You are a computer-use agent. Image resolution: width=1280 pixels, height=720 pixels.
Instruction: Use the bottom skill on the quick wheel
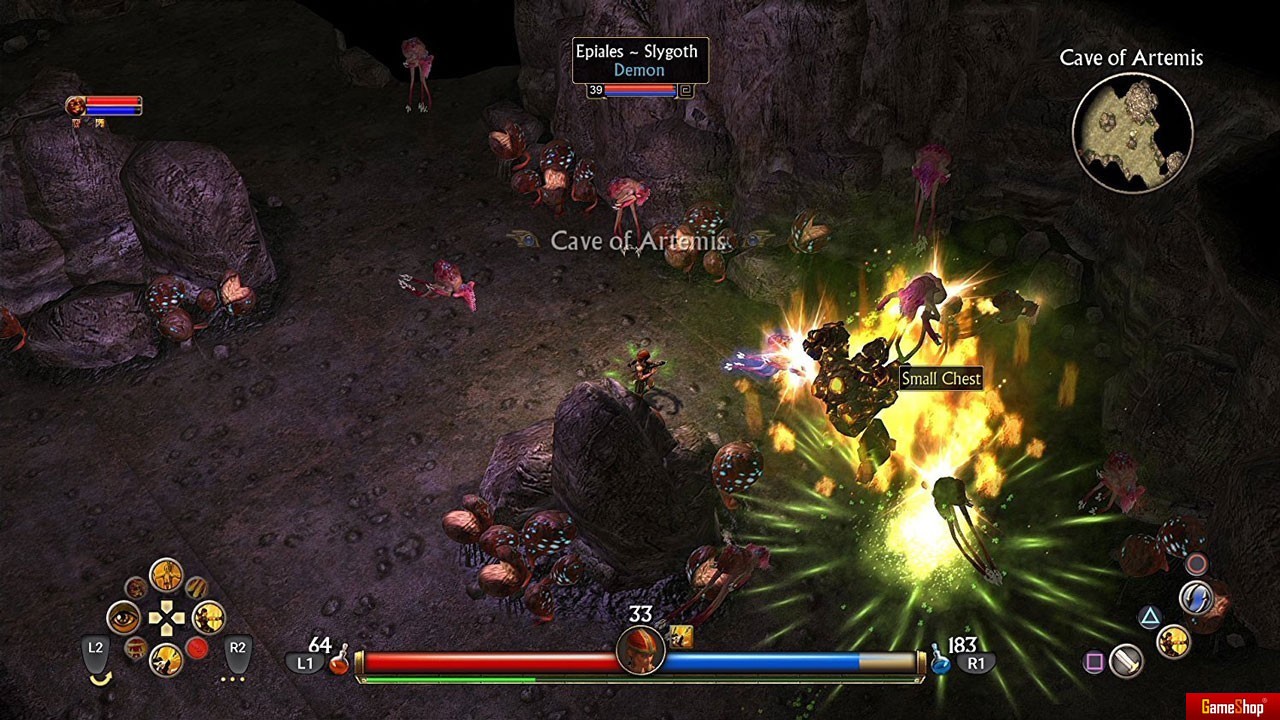166,659
